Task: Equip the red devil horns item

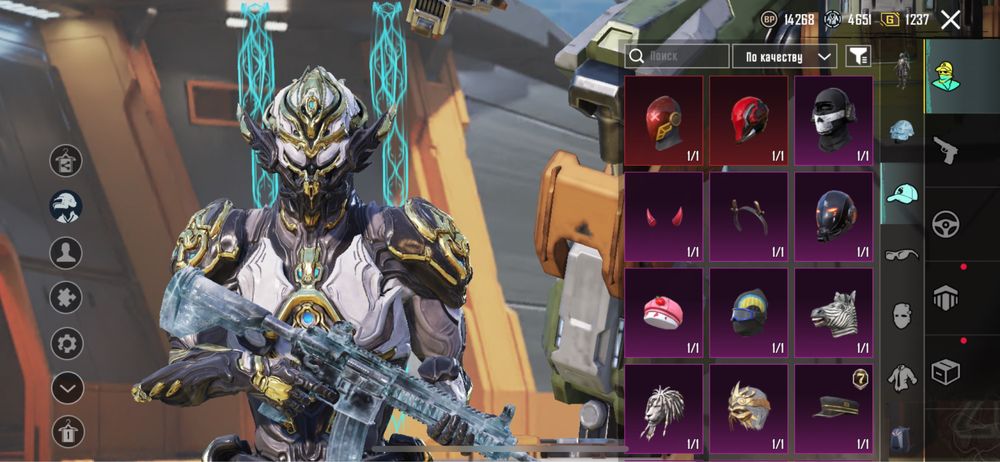Action: coord(663,217)
